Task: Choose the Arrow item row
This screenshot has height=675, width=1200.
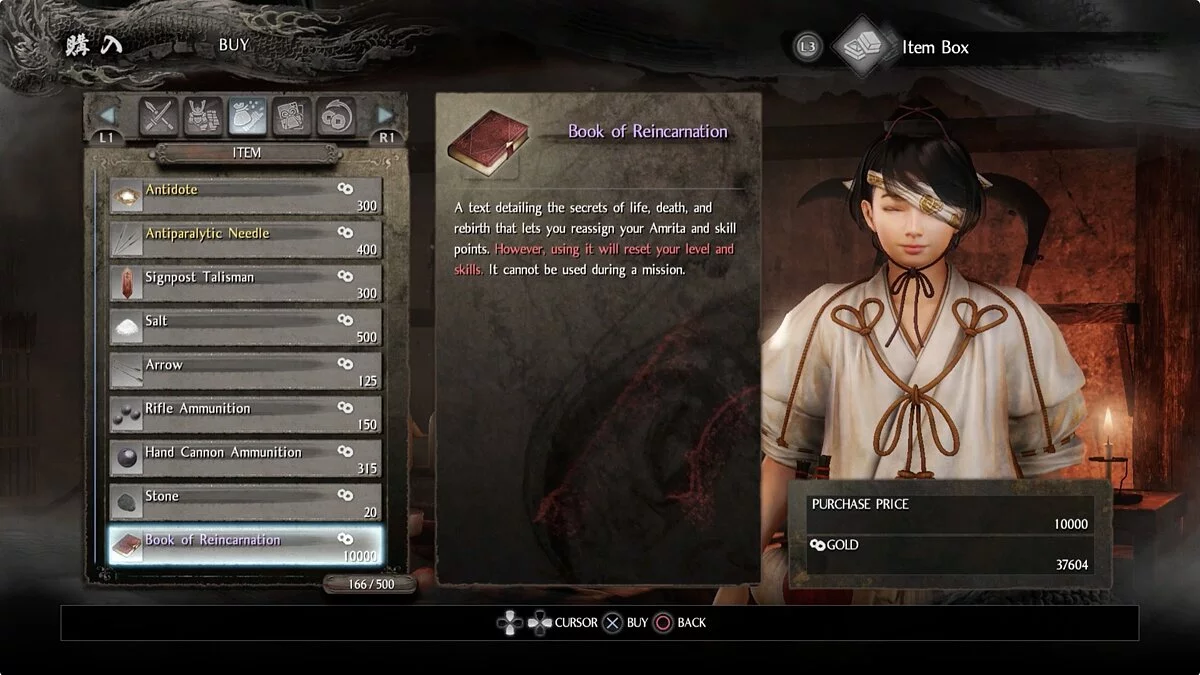Action: pos(245,372)
